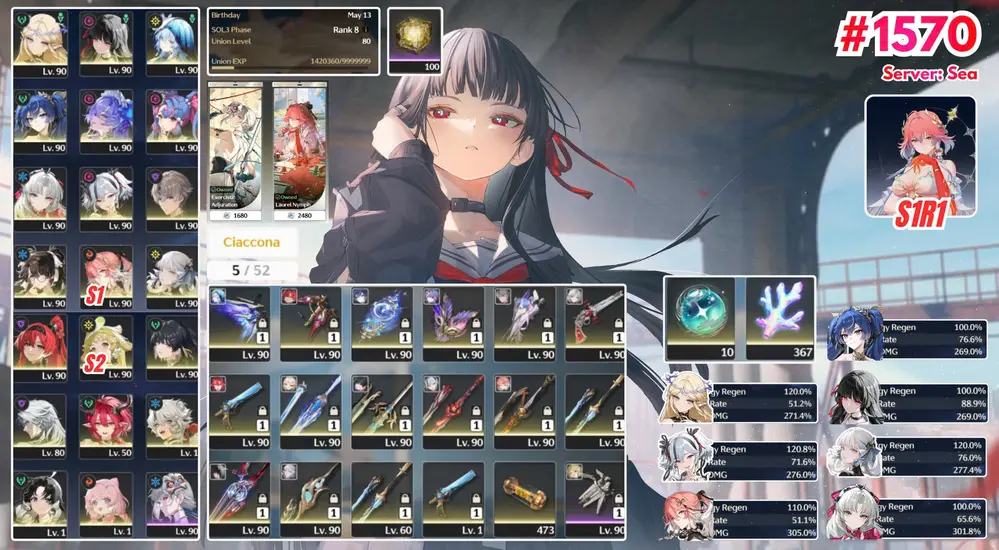Choose the Lv. 1 blue sword weapon

coord(452,498)
